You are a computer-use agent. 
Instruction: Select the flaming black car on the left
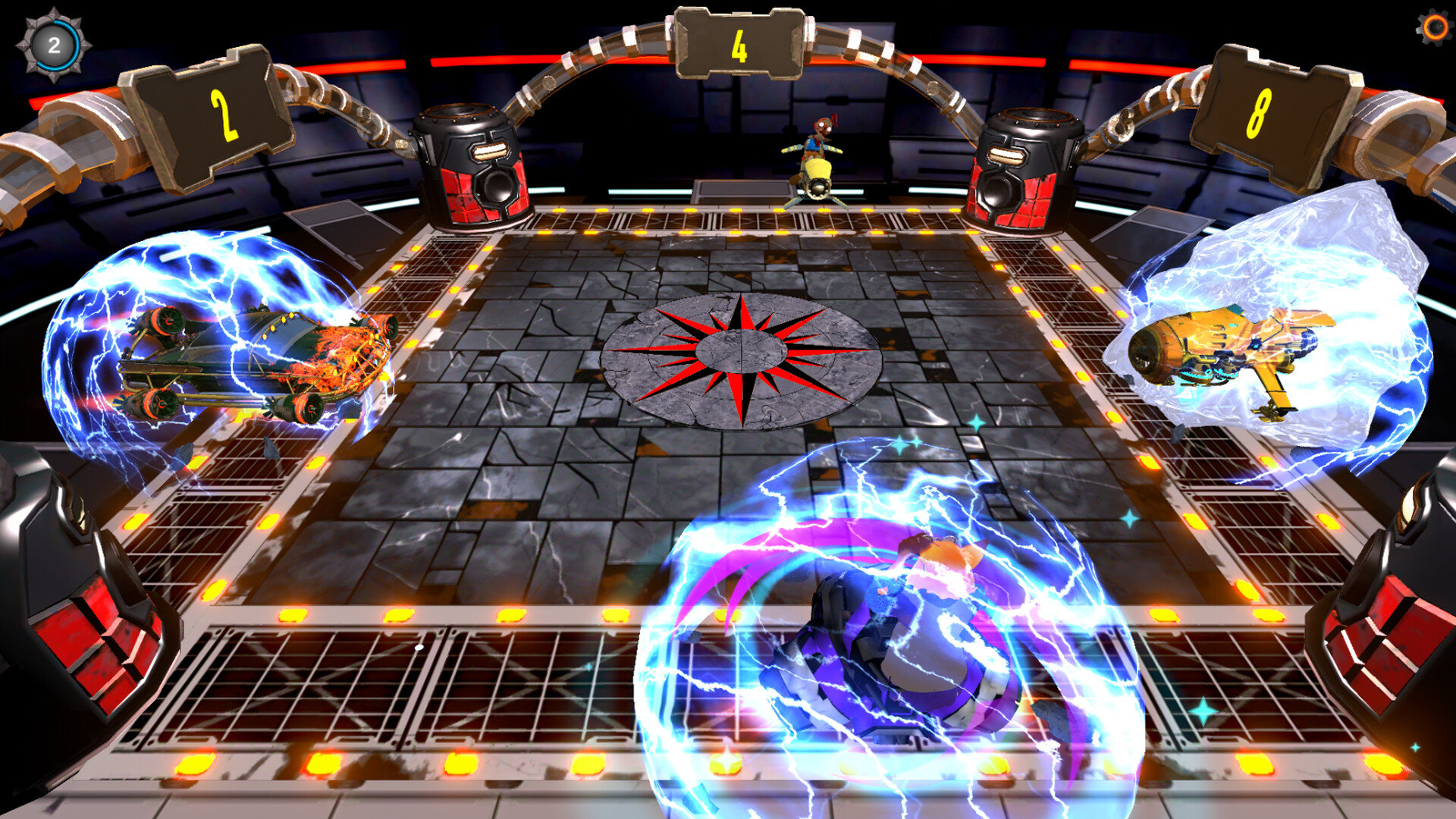250,356
